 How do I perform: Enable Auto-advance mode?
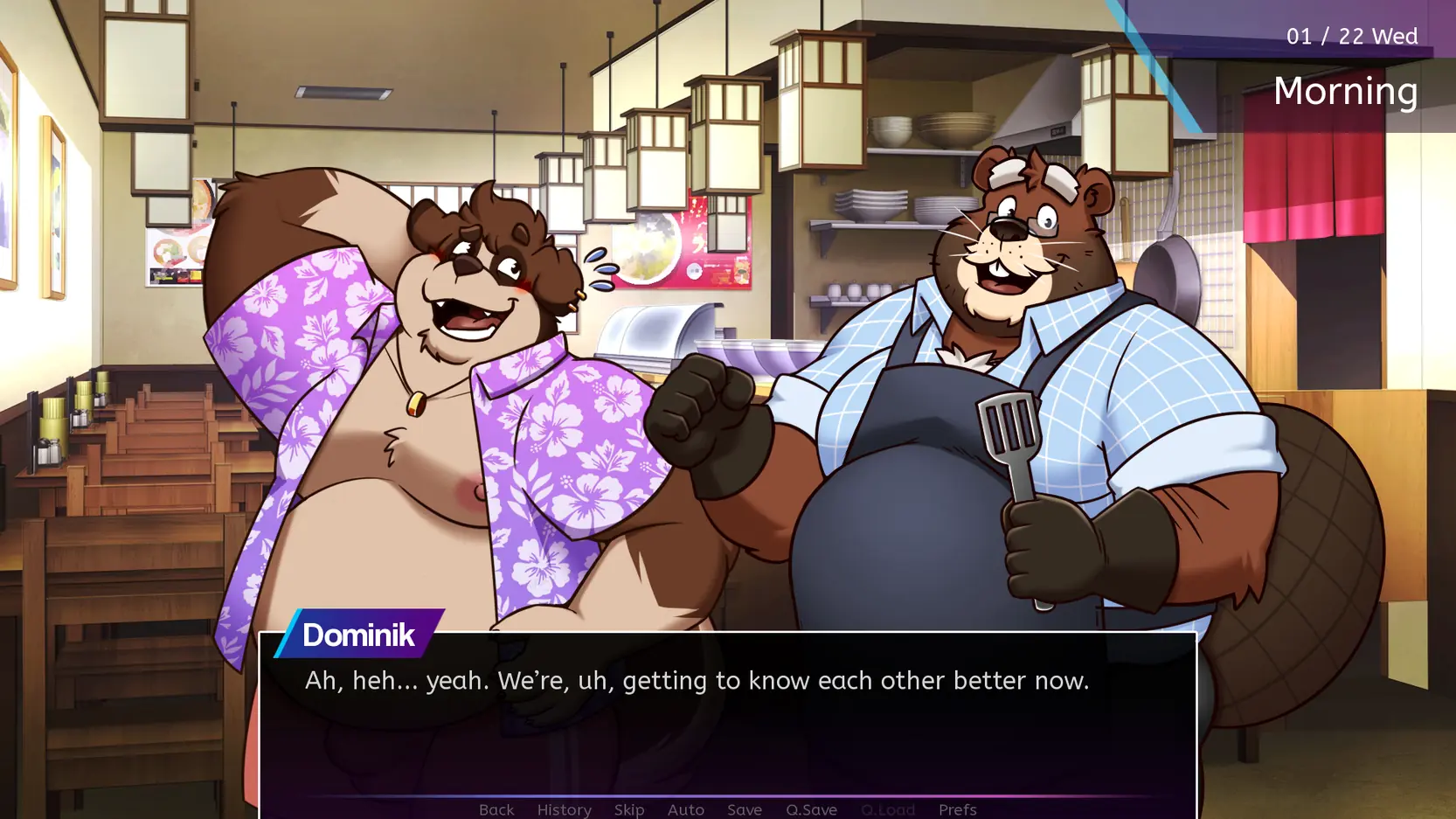point(686,809)
